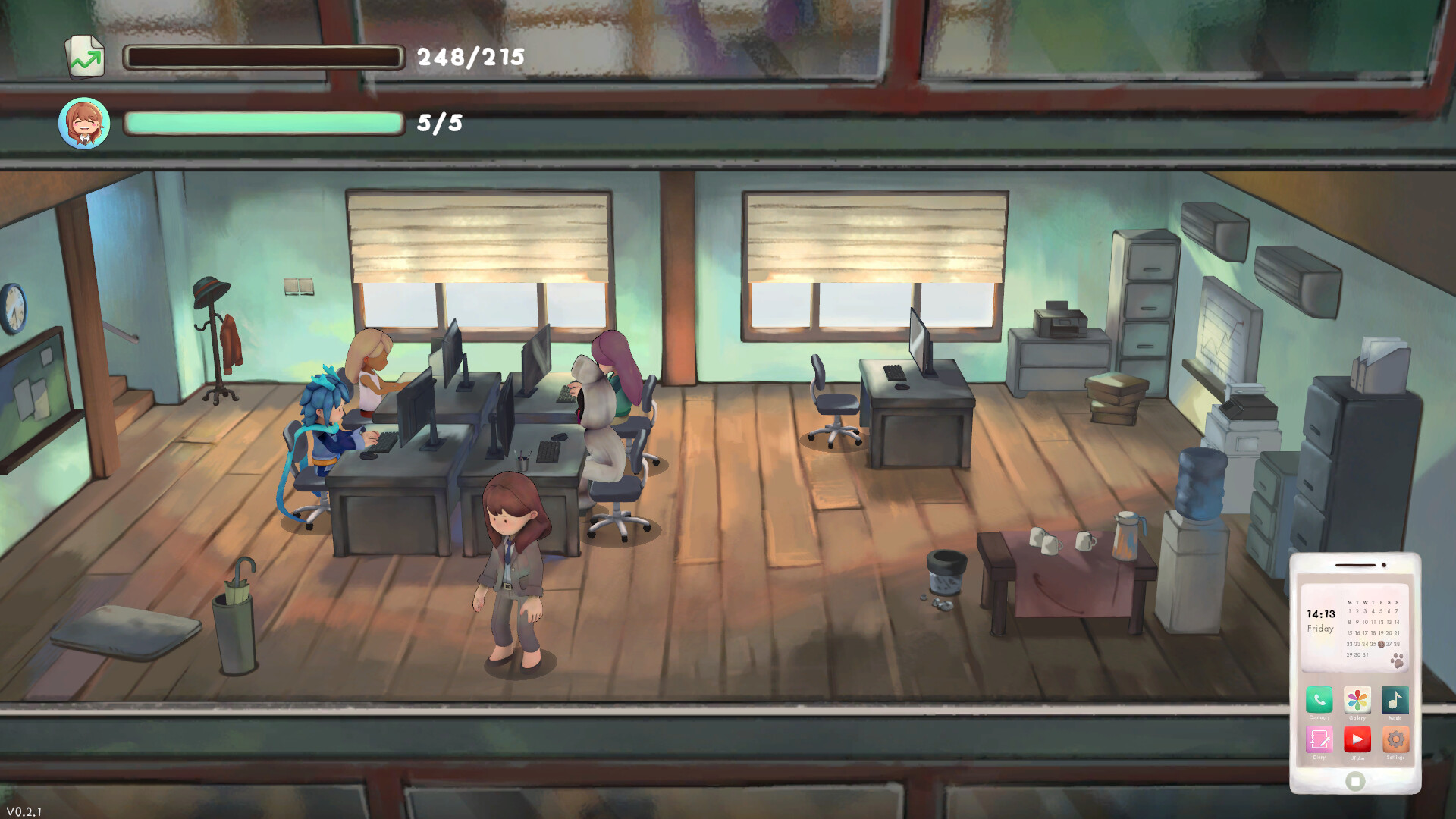Open the pink Diary app
1456x819 pixels.
pyautogui.click(x=1319, y=739)
